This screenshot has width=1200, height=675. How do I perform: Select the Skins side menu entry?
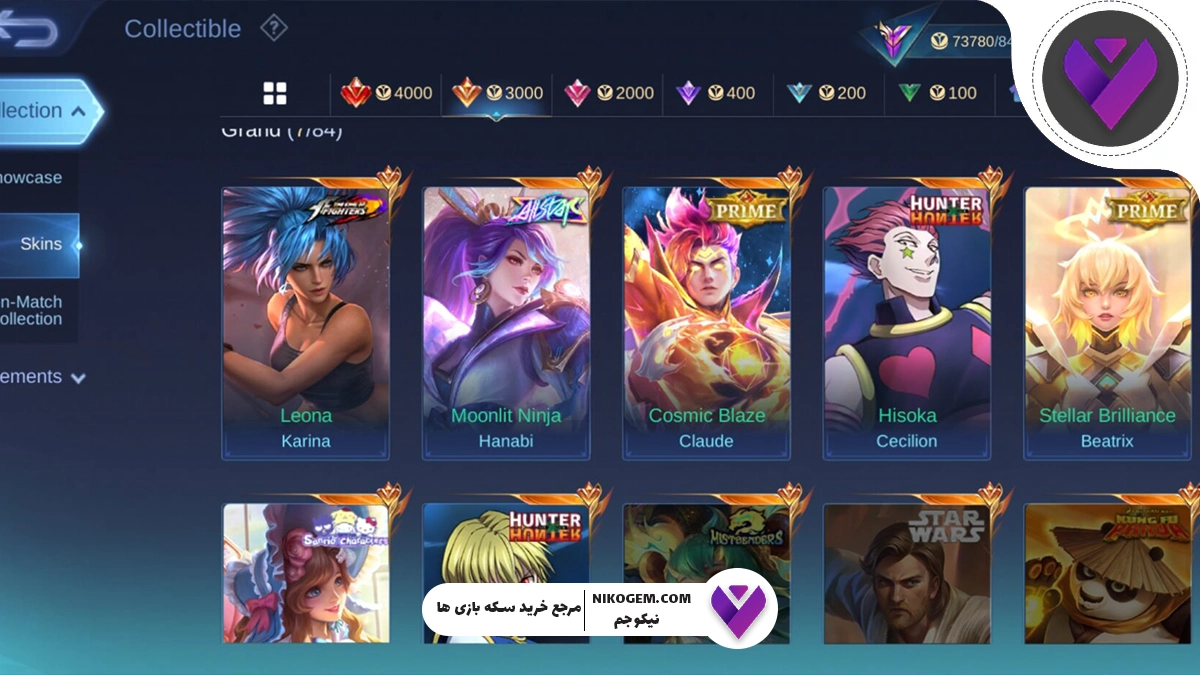pyautogui.click(x=41, y=244)
